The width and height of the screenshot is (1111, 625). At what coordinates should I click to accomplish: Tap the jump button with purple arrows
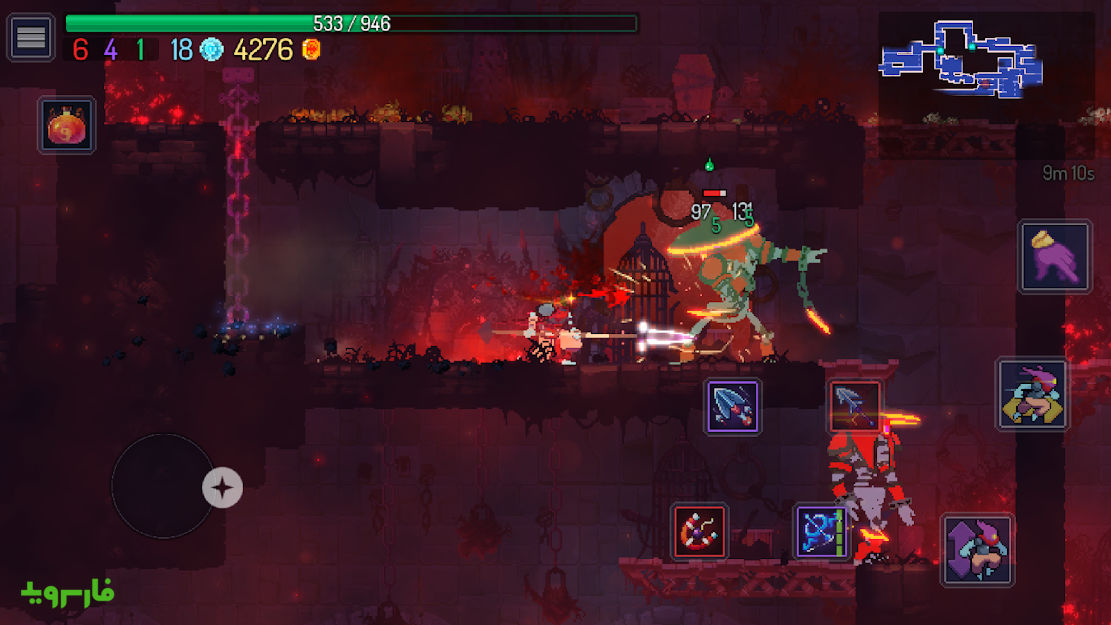tap(977, 549)
